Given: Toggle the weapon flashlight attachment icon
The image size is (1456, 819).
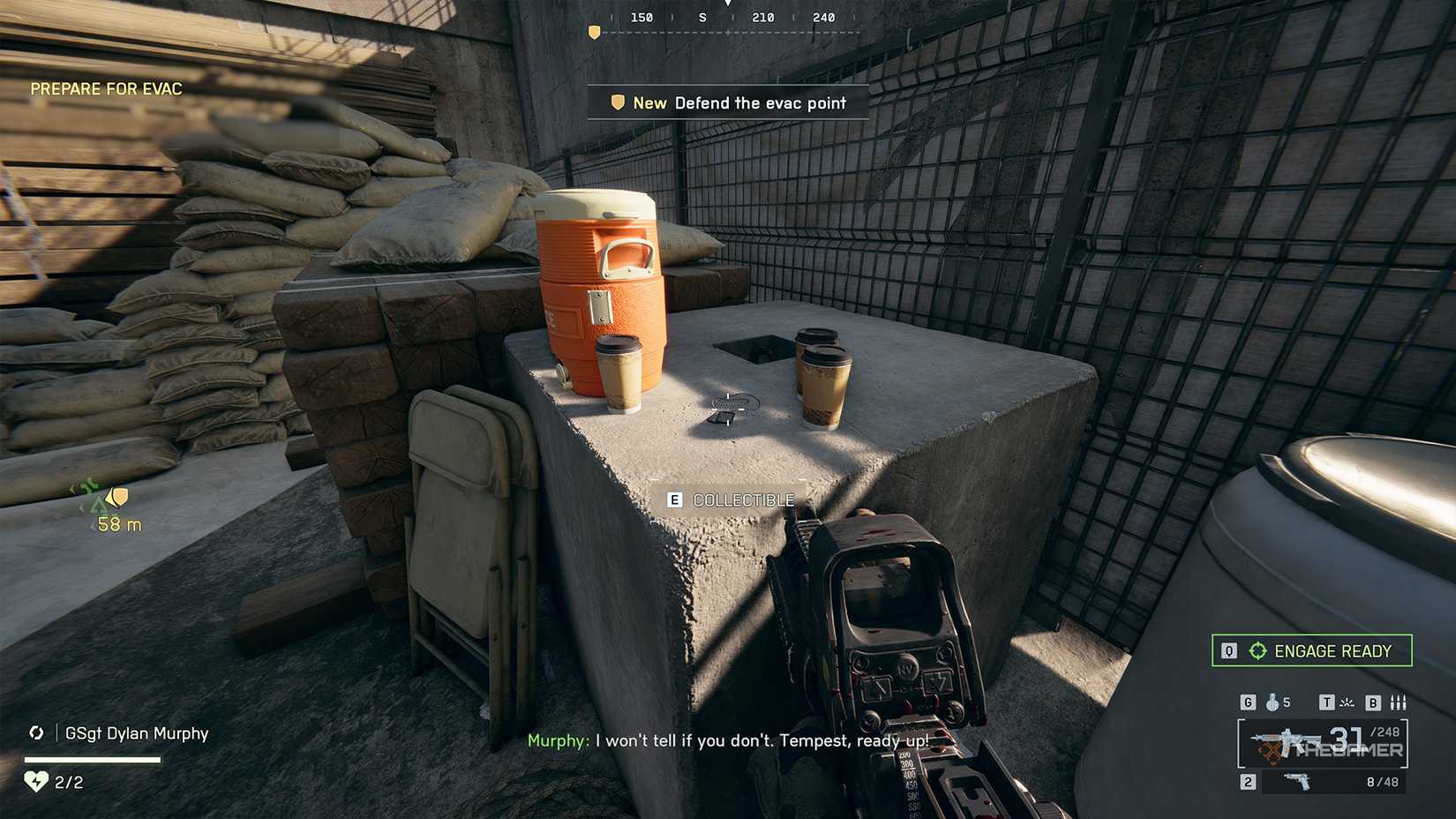Looking at the screenshot, I should tap(1347, 703).
